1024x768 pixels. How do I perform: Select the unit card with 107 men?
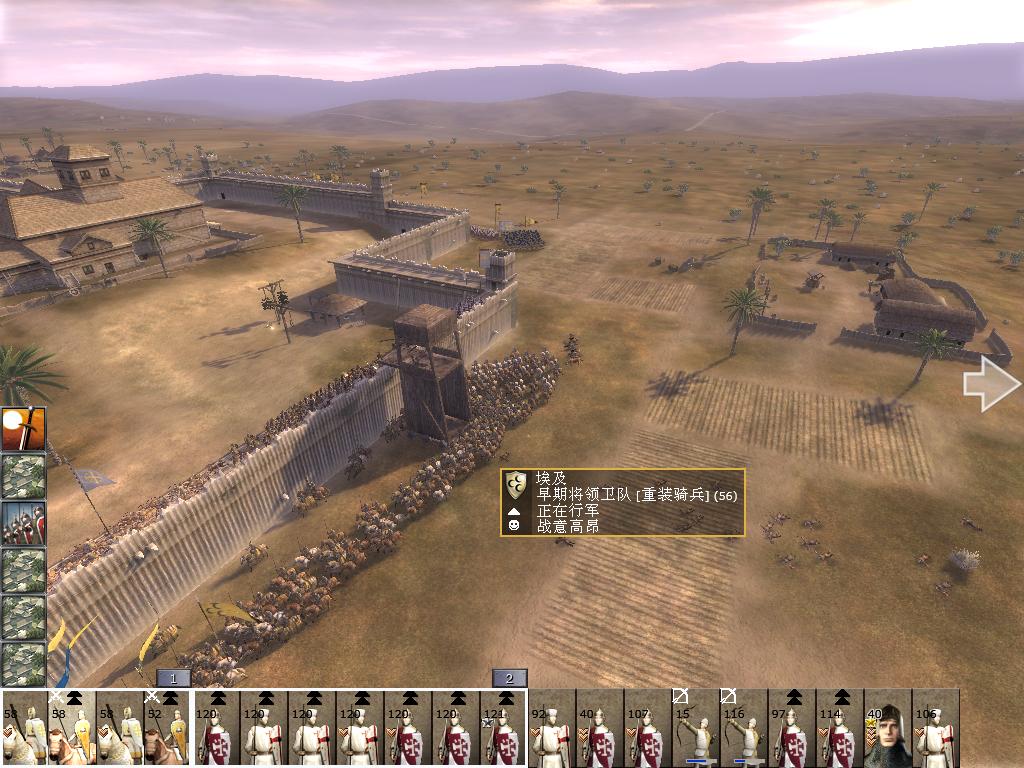(648, 727)
